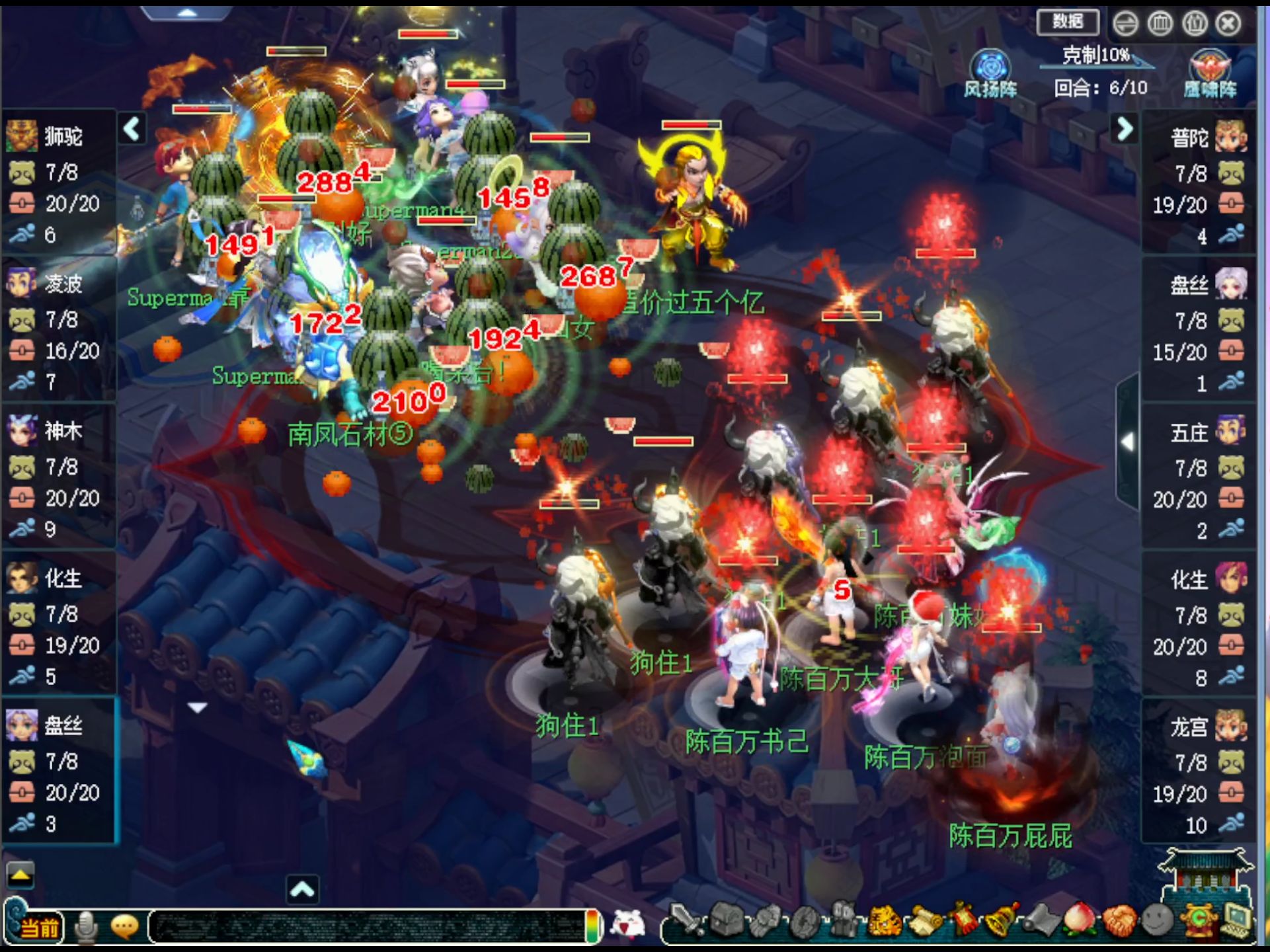Open the 数据 battle data panel
Viewport: 1270px width, 952px height.
click(x=1068, y=22)
